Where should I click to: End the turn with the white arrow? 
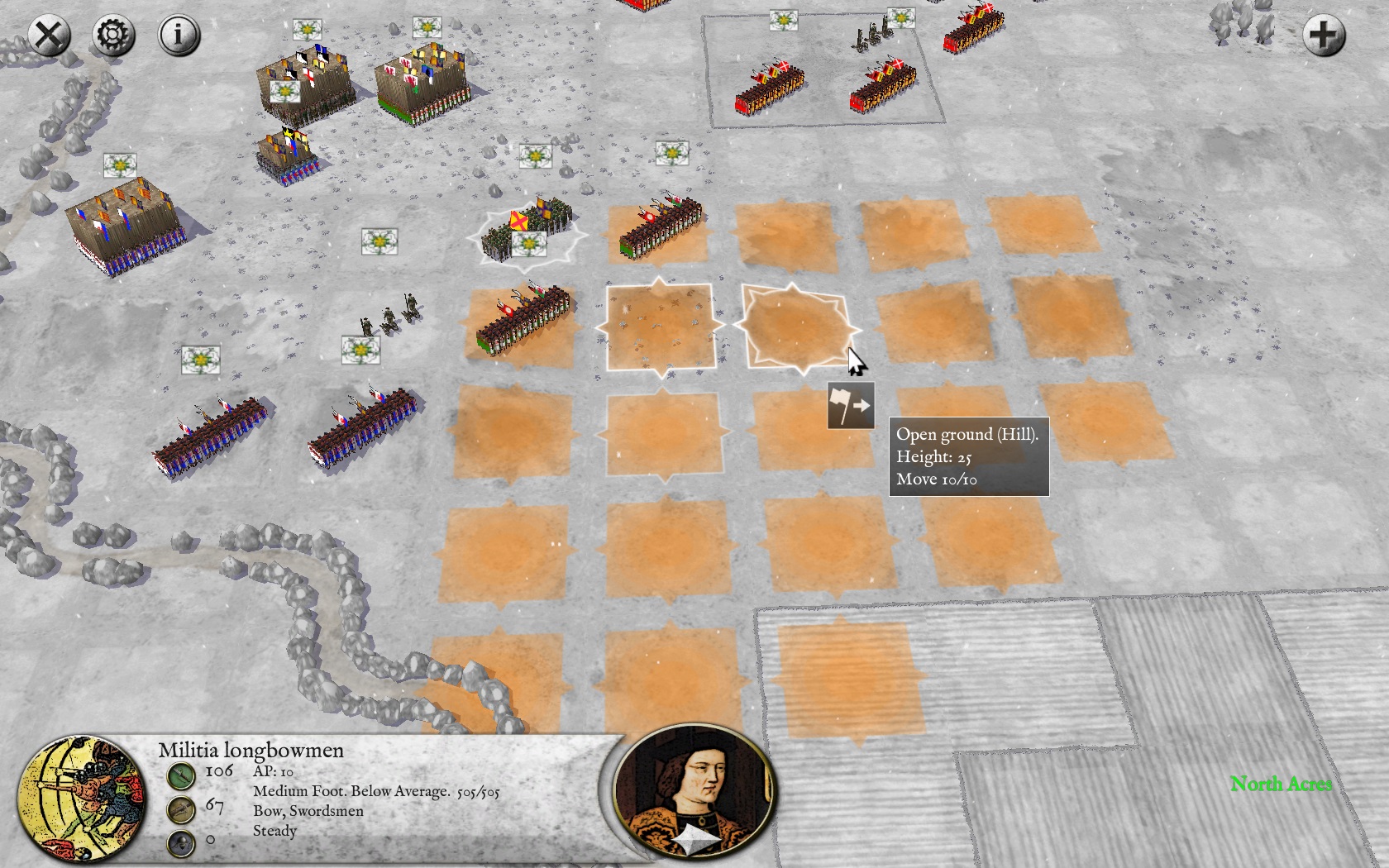pos(695,842)
